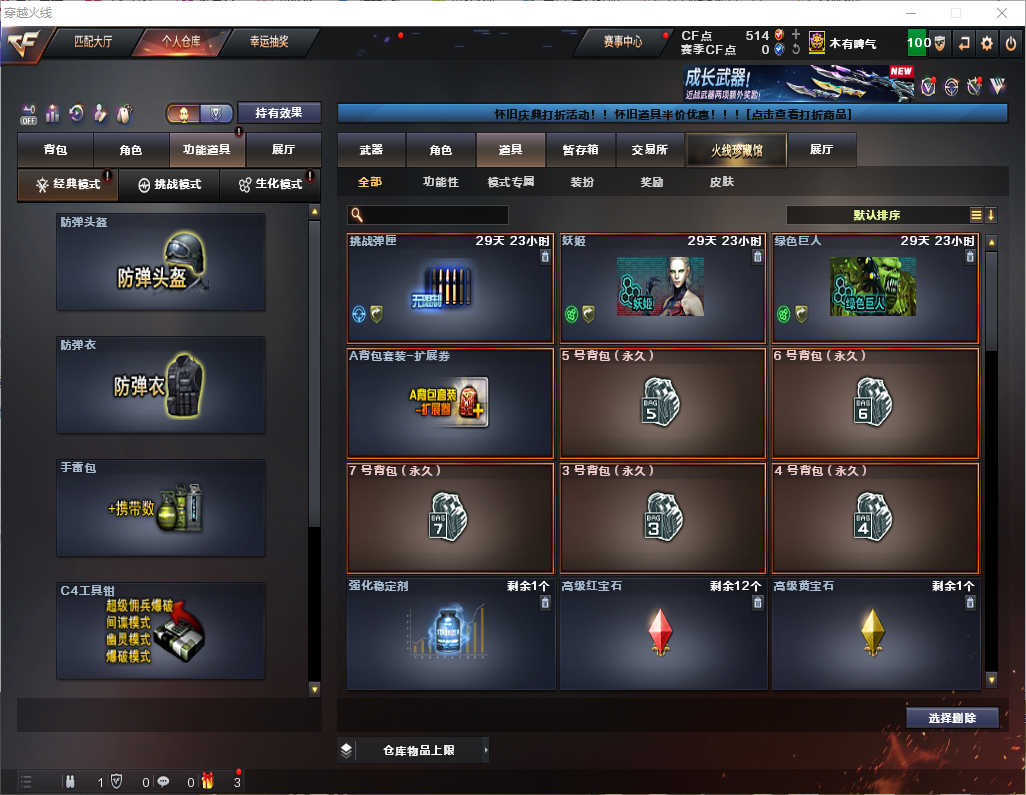Switch to the 暂存箱 tab
The image size is (1026, 795).
580,150
